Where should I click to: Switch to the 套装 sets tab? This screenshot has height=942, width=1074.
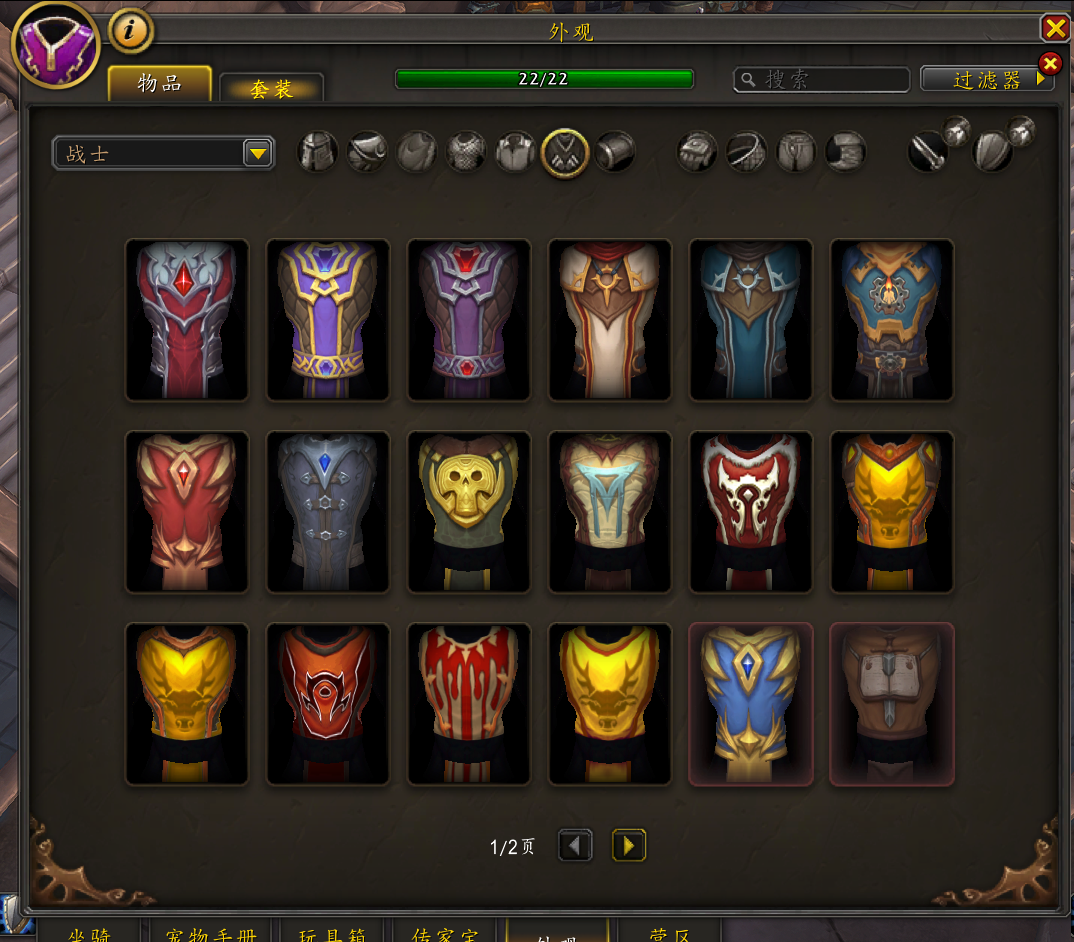(271, 89)
